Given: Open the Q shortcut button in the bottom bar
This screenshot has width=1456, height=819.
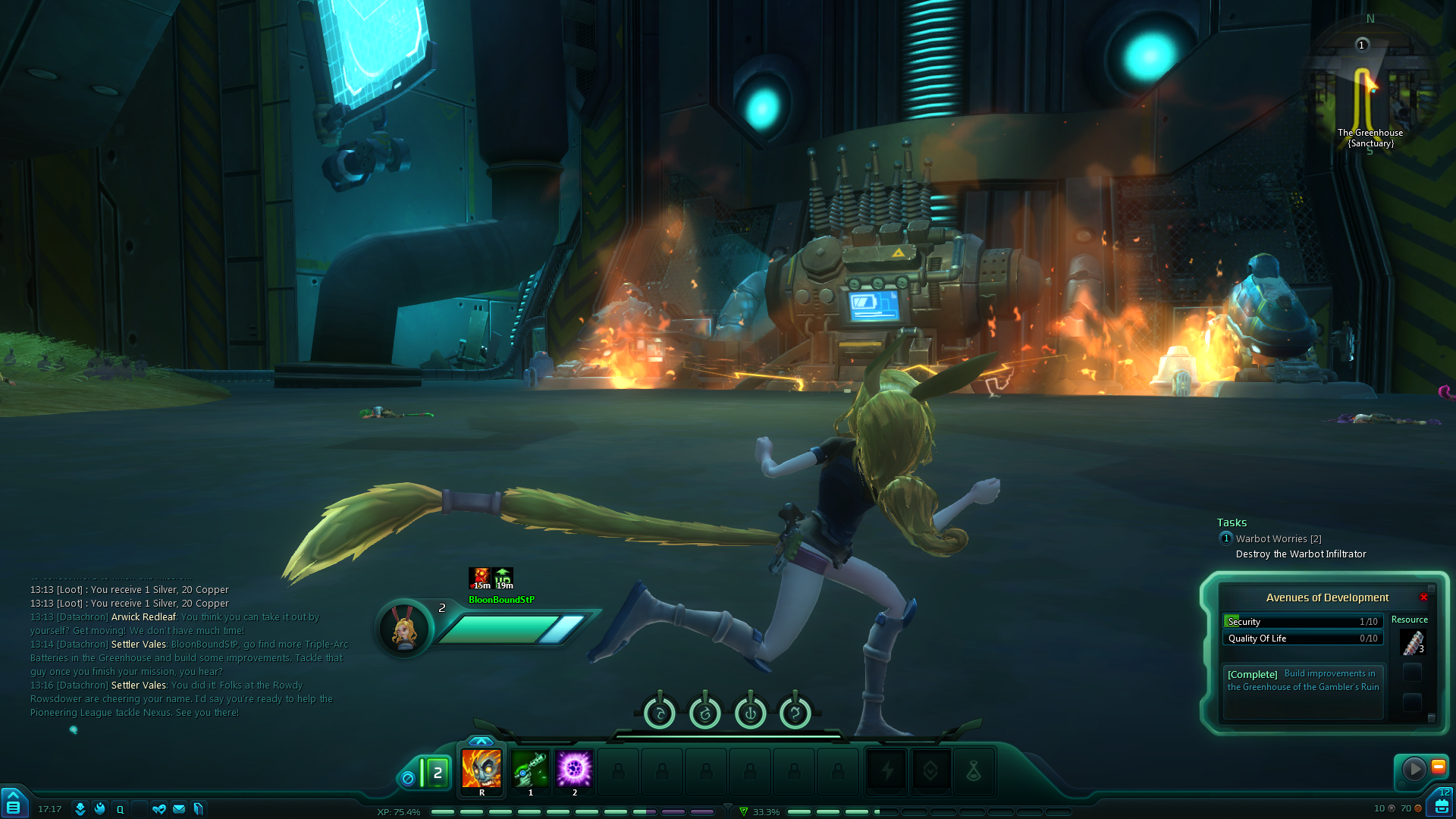Looking at the screenshot, I should [120, 809].
